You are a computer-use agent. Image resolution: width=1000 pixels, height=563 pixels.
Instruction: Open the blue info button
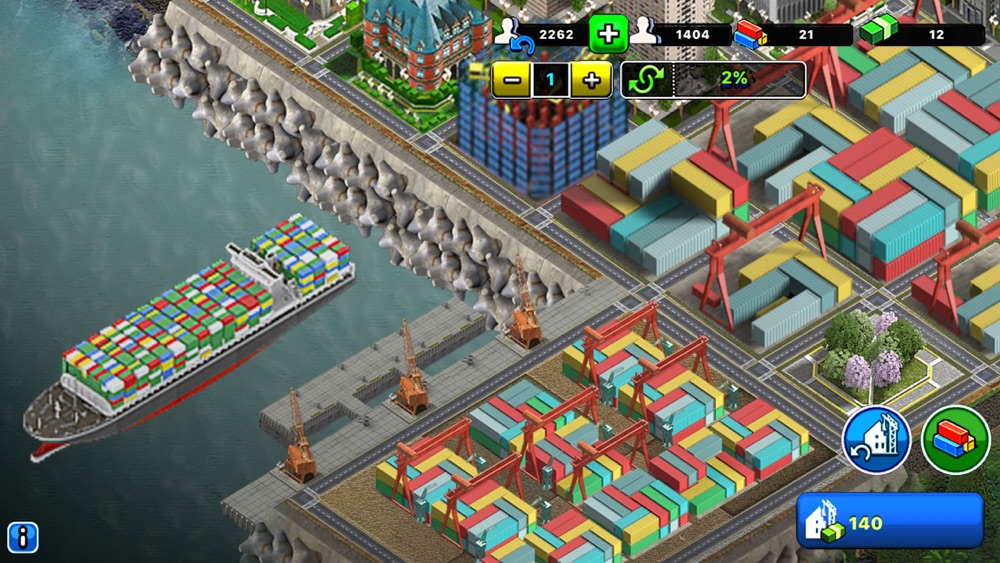coord(22,537)
